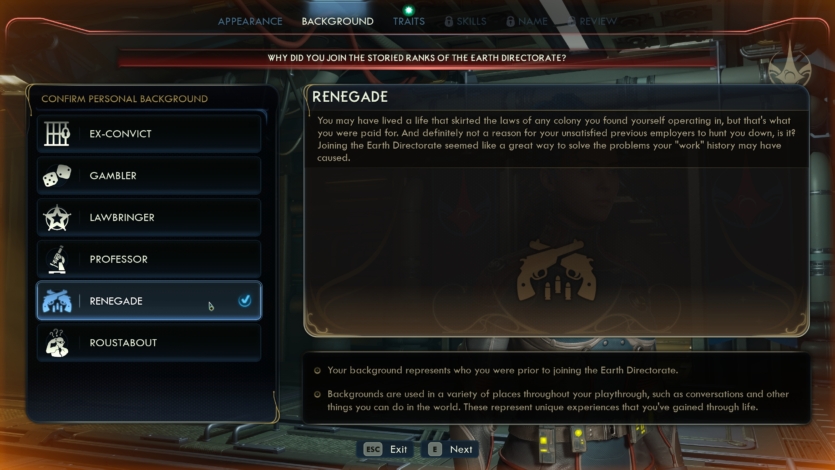Go to the Traits tab
Image resolution: width=835 pixels, height=470 pixels.
[408, 21]
